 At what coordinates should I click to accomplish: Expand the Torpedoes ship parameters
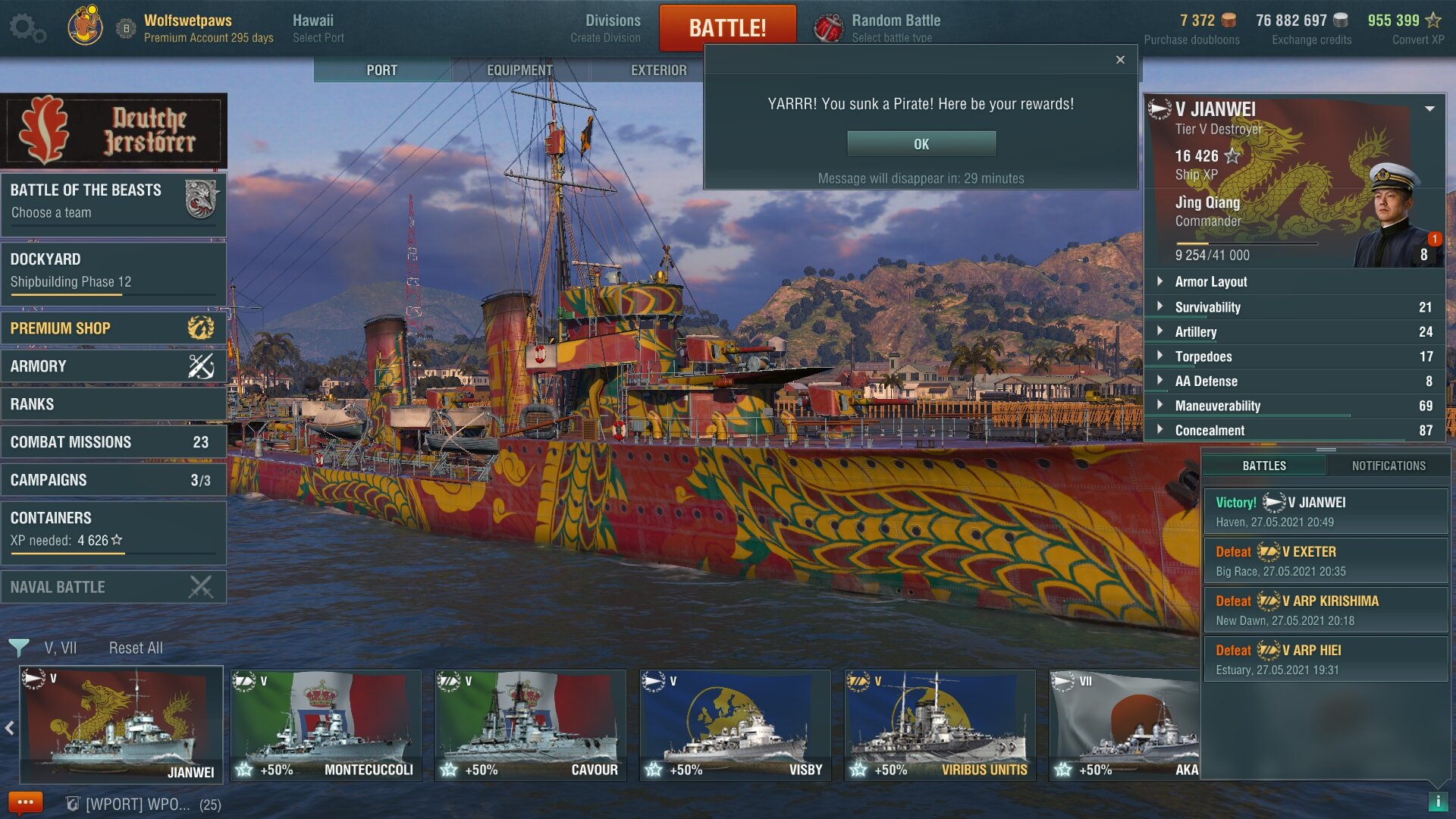point(1203,356)
